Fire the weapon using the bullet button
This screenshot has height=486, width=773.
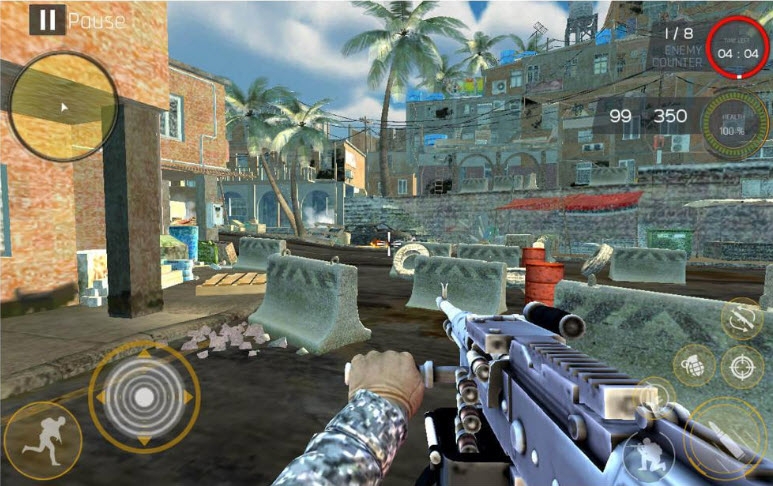click(x=725, y=437)
